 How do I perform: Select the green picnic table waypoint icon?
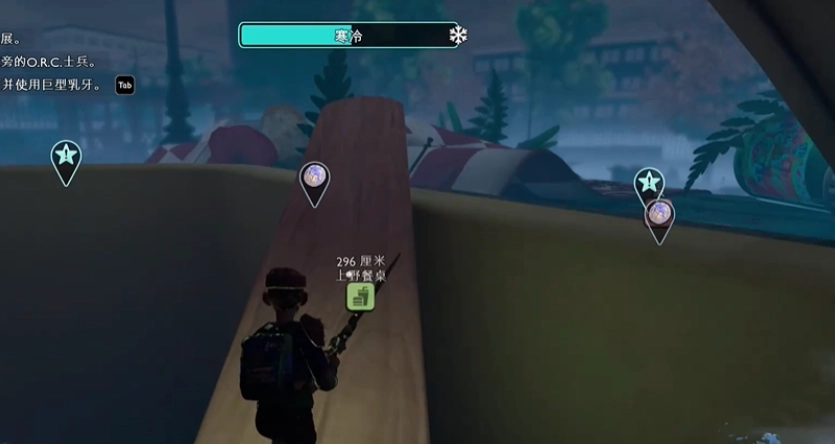pyautogui.click(x=360, y=296)
